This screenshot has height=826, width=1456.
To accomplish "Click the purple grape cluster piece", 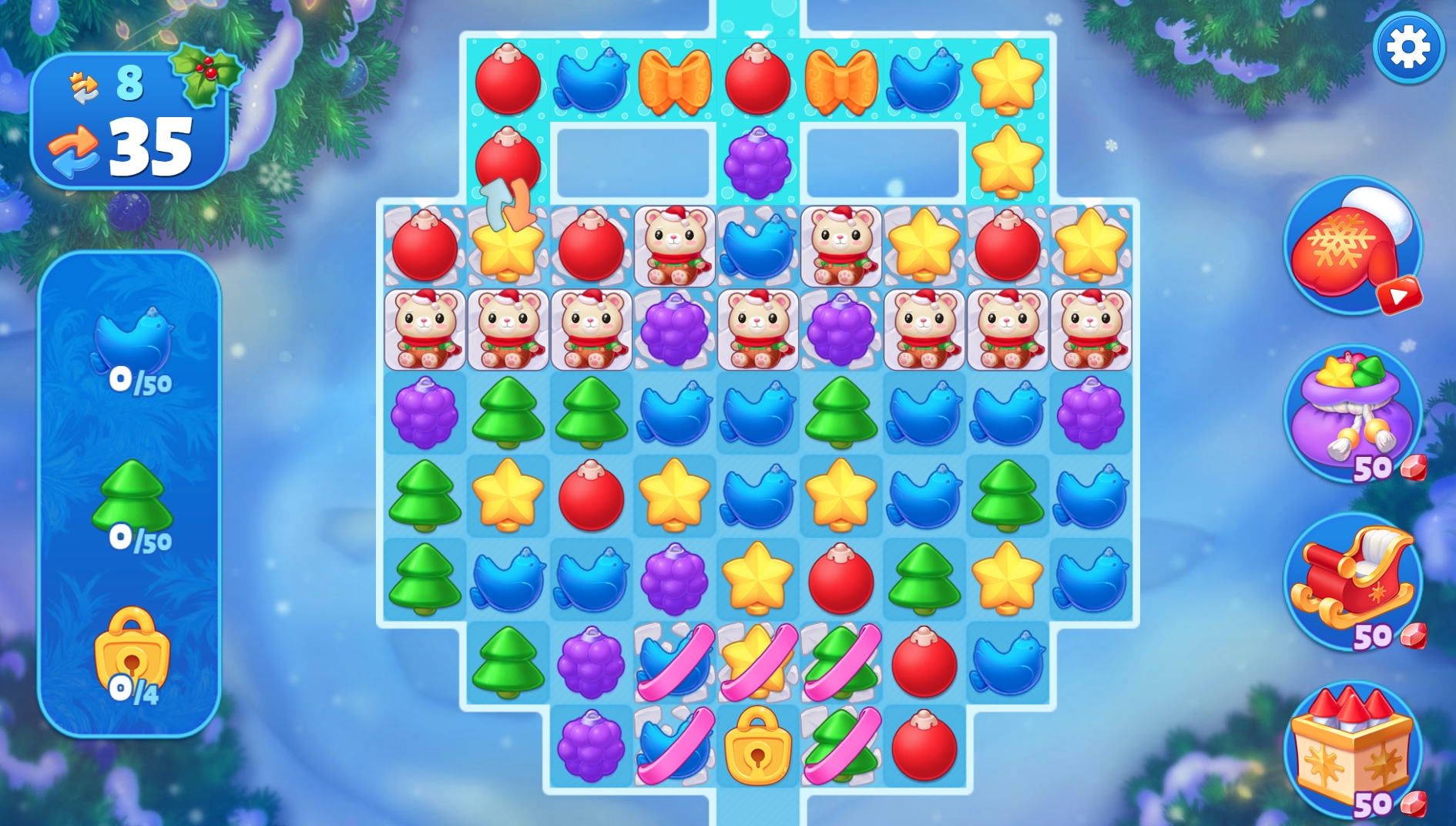I will pyautogui.click(x=757, y=164).
